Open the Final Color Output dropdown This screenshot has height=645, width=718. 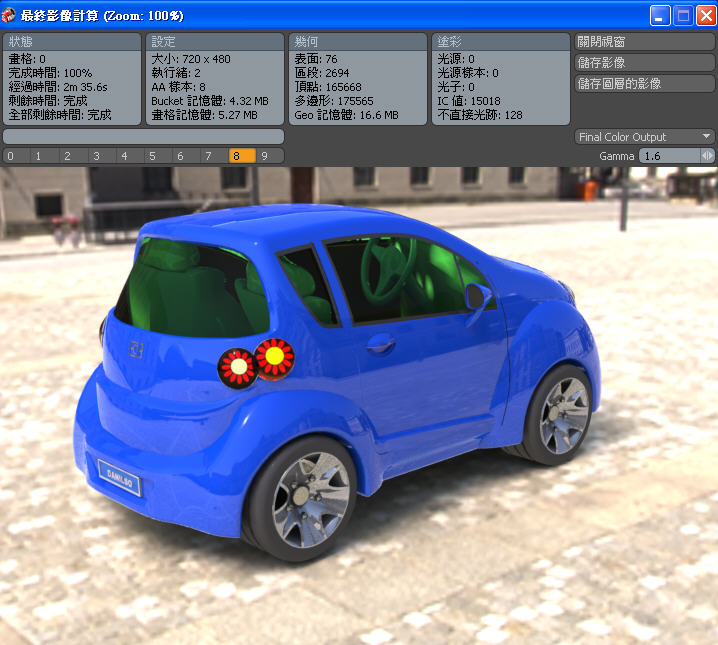click(645, 137)
